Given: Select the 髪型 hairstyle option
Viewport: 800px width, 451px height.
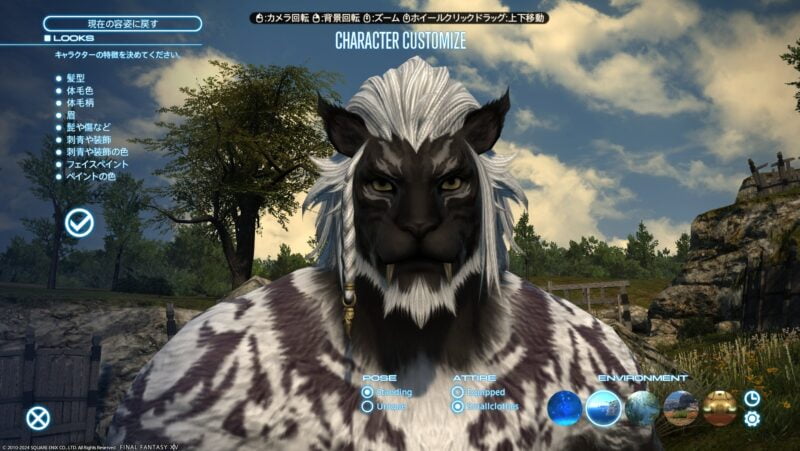Looking at the screenshot, I should point(79,77).
